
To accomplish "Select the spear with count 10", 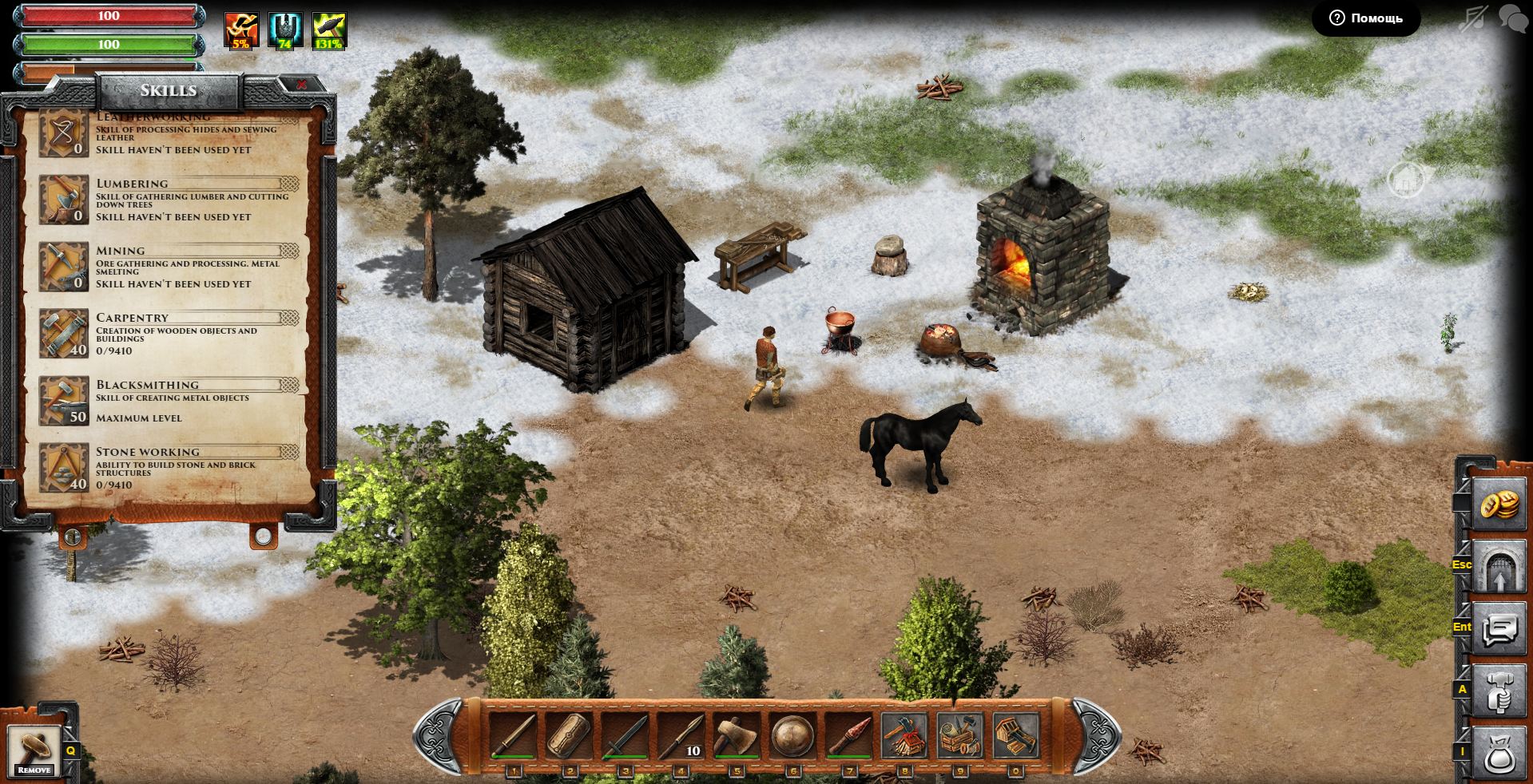I will point(681,736).
